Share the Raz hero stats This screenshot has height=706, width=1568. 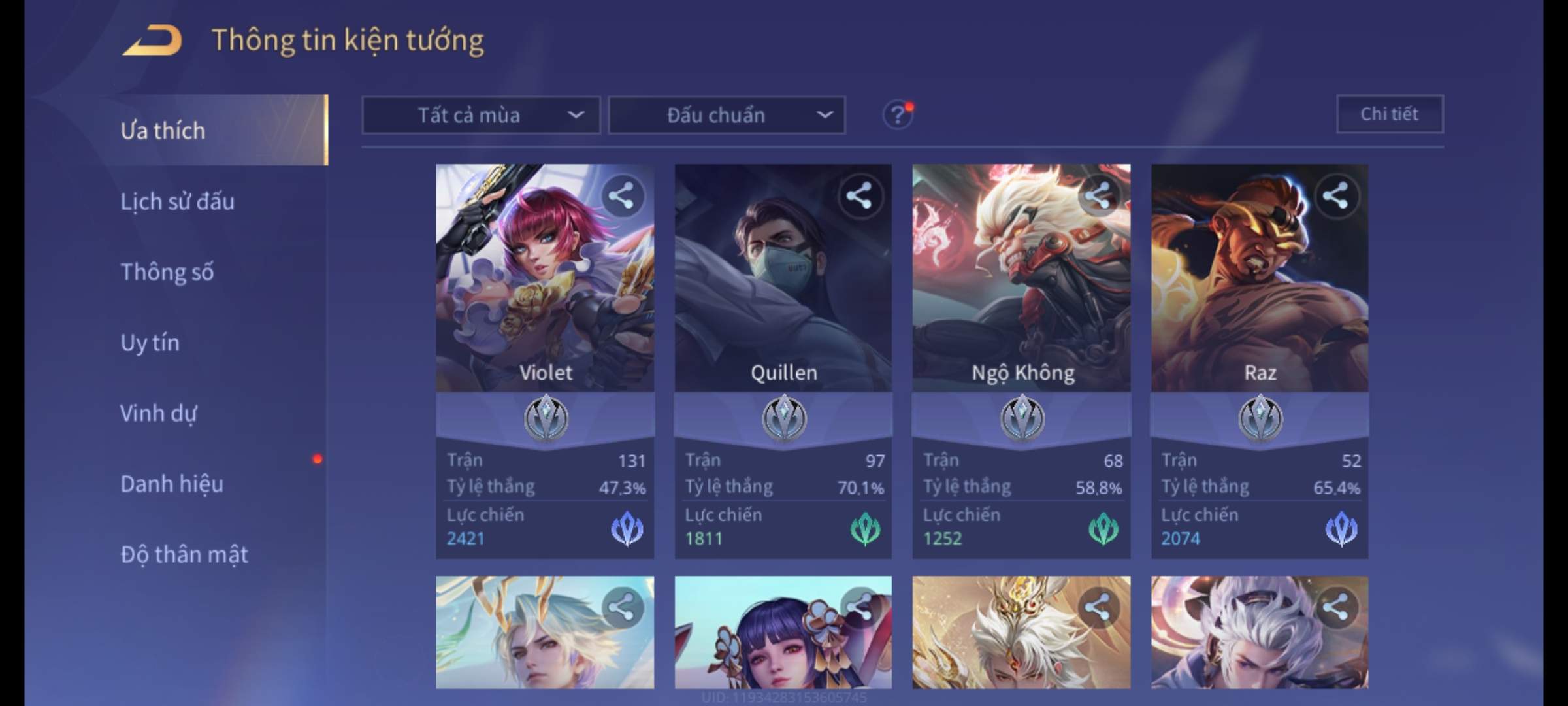pos(1335,196)
